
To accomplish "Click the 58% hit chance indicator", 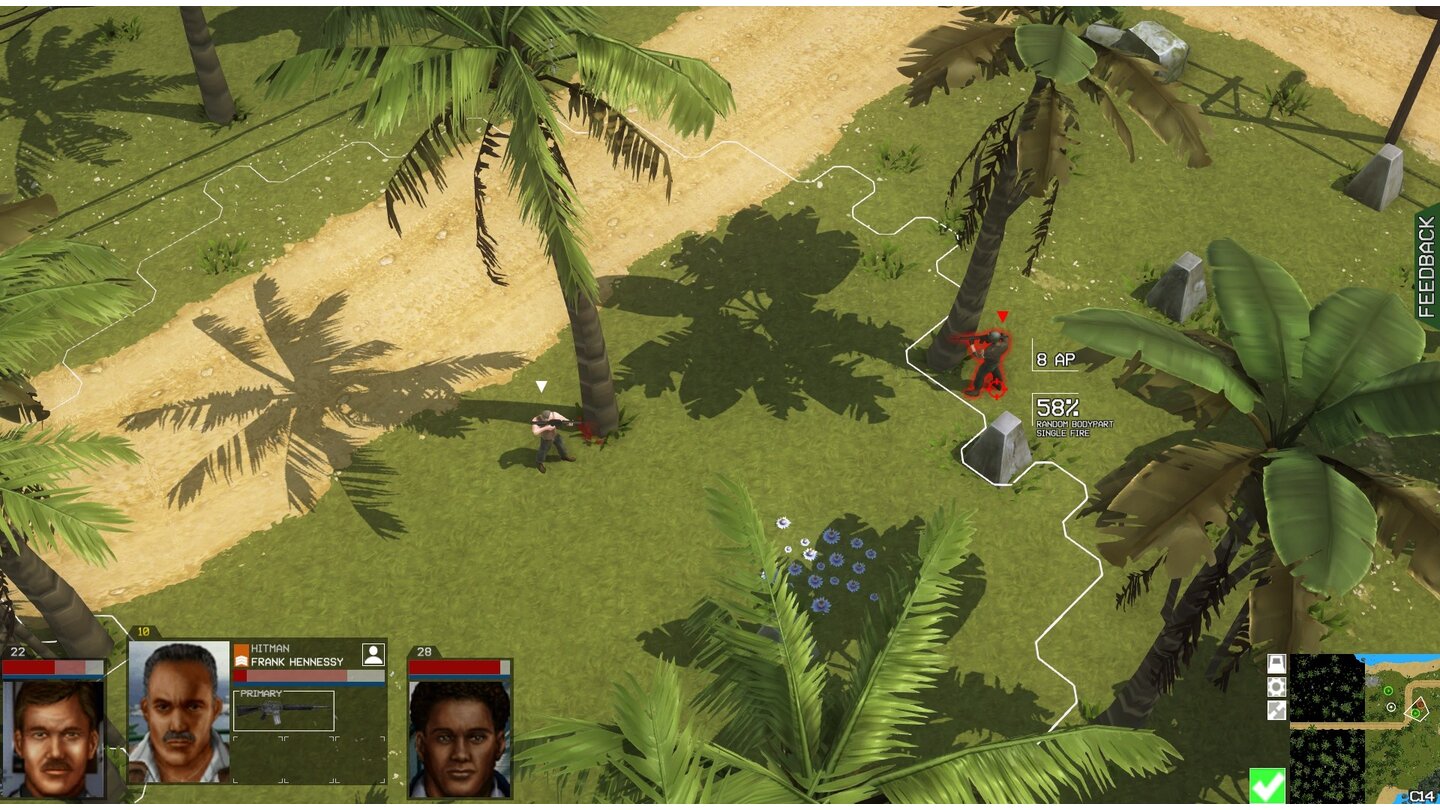I will [1059, 406].
